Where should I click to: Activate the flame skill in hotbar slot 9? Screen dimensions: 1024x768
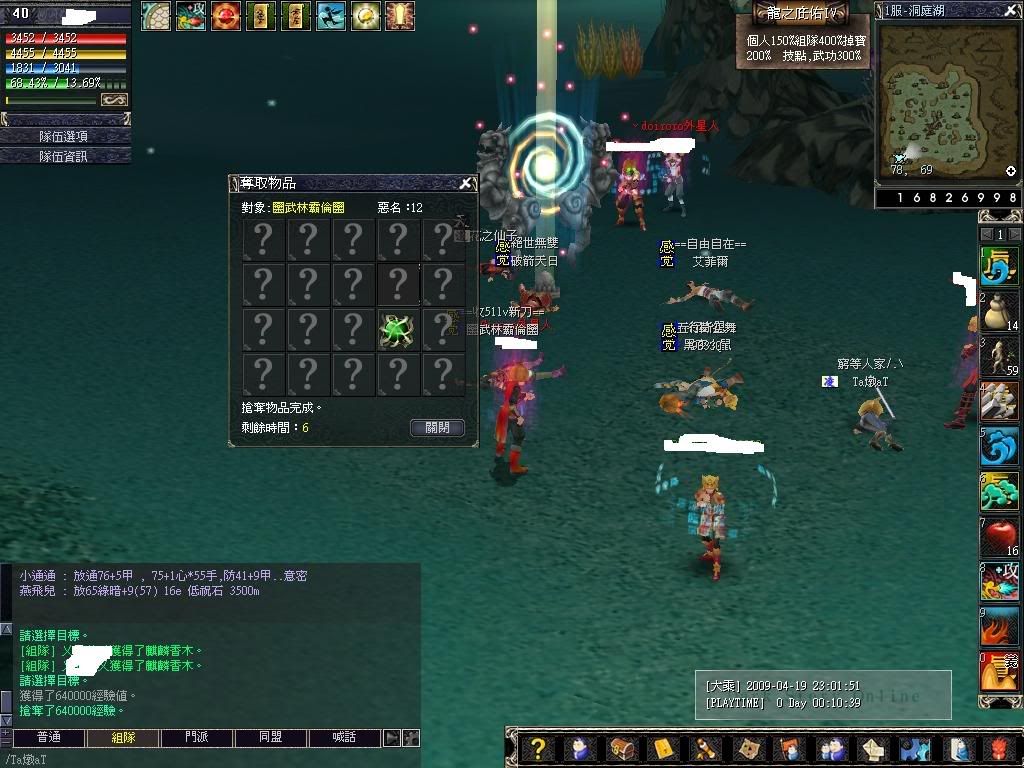(x=999, y=626)
